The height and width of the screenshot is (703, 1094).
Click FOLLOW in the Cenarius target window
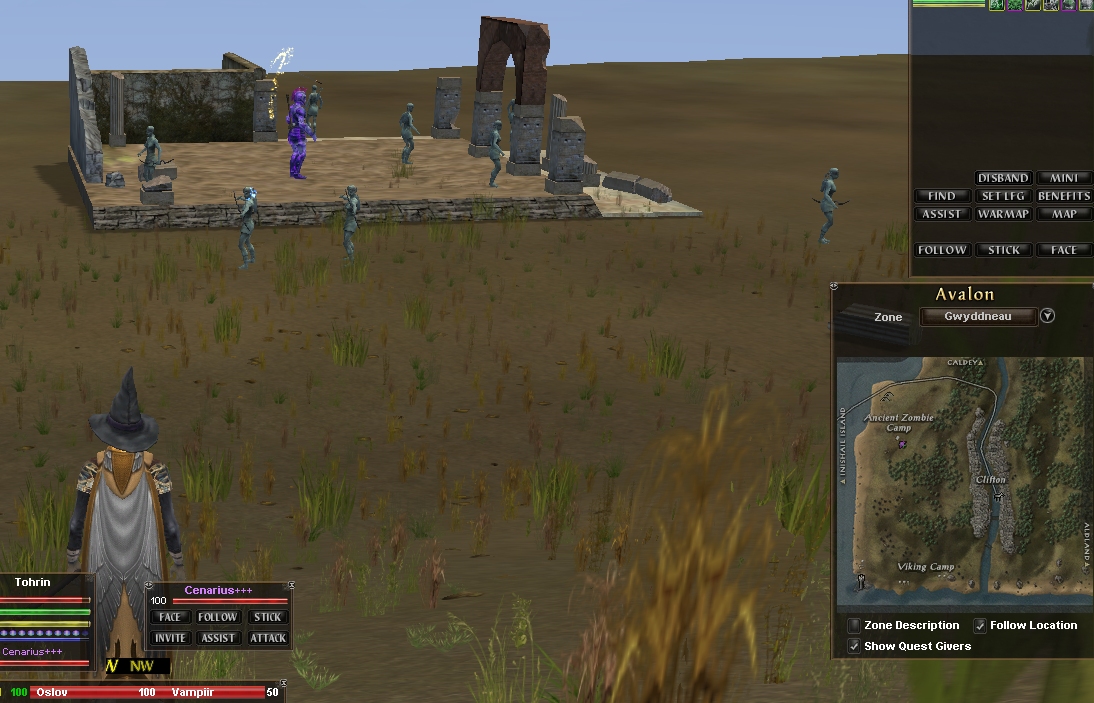(218, 617)
